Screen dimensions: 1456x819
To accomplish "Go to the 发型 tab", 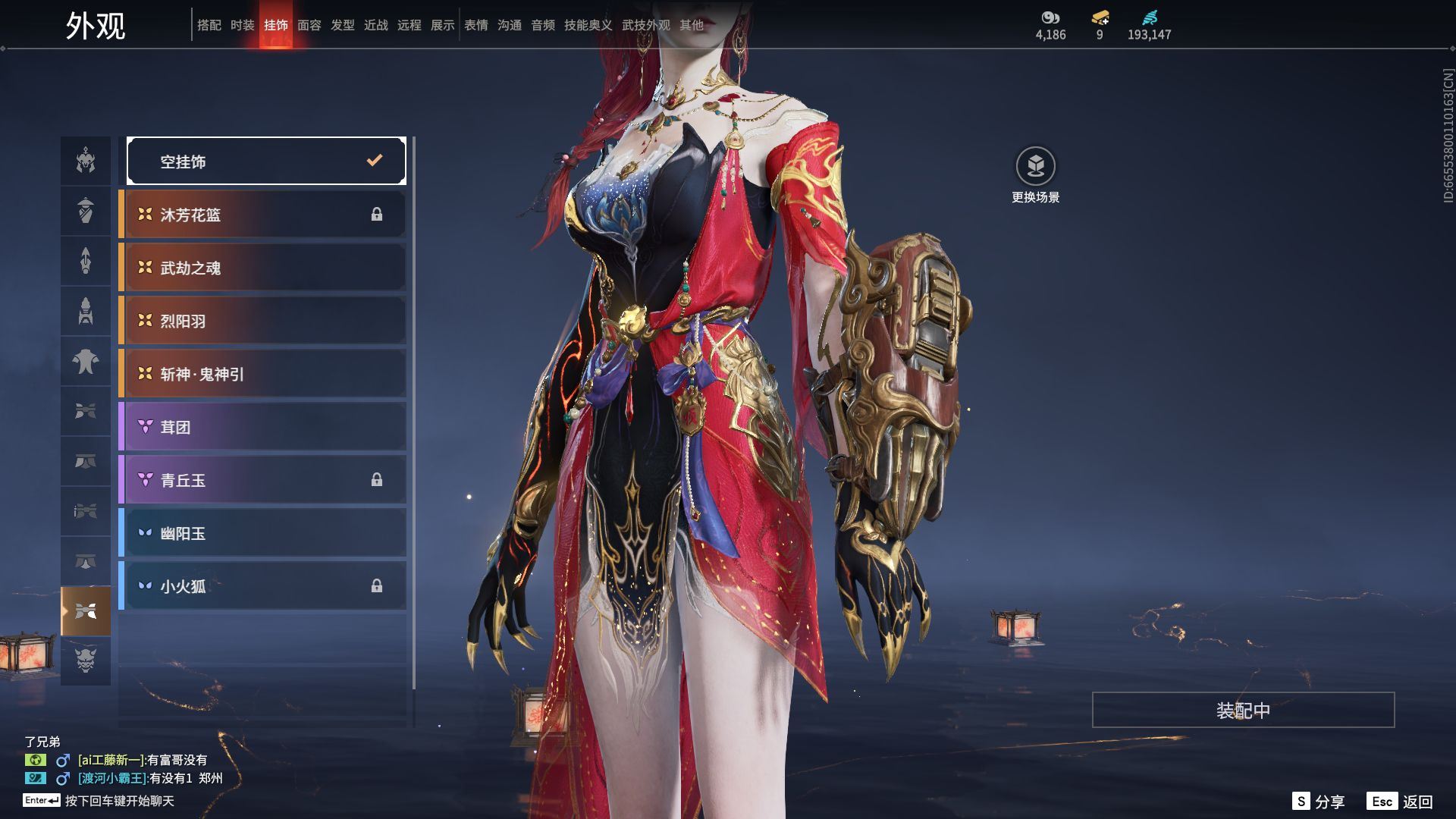I will (x=343, y=25).
